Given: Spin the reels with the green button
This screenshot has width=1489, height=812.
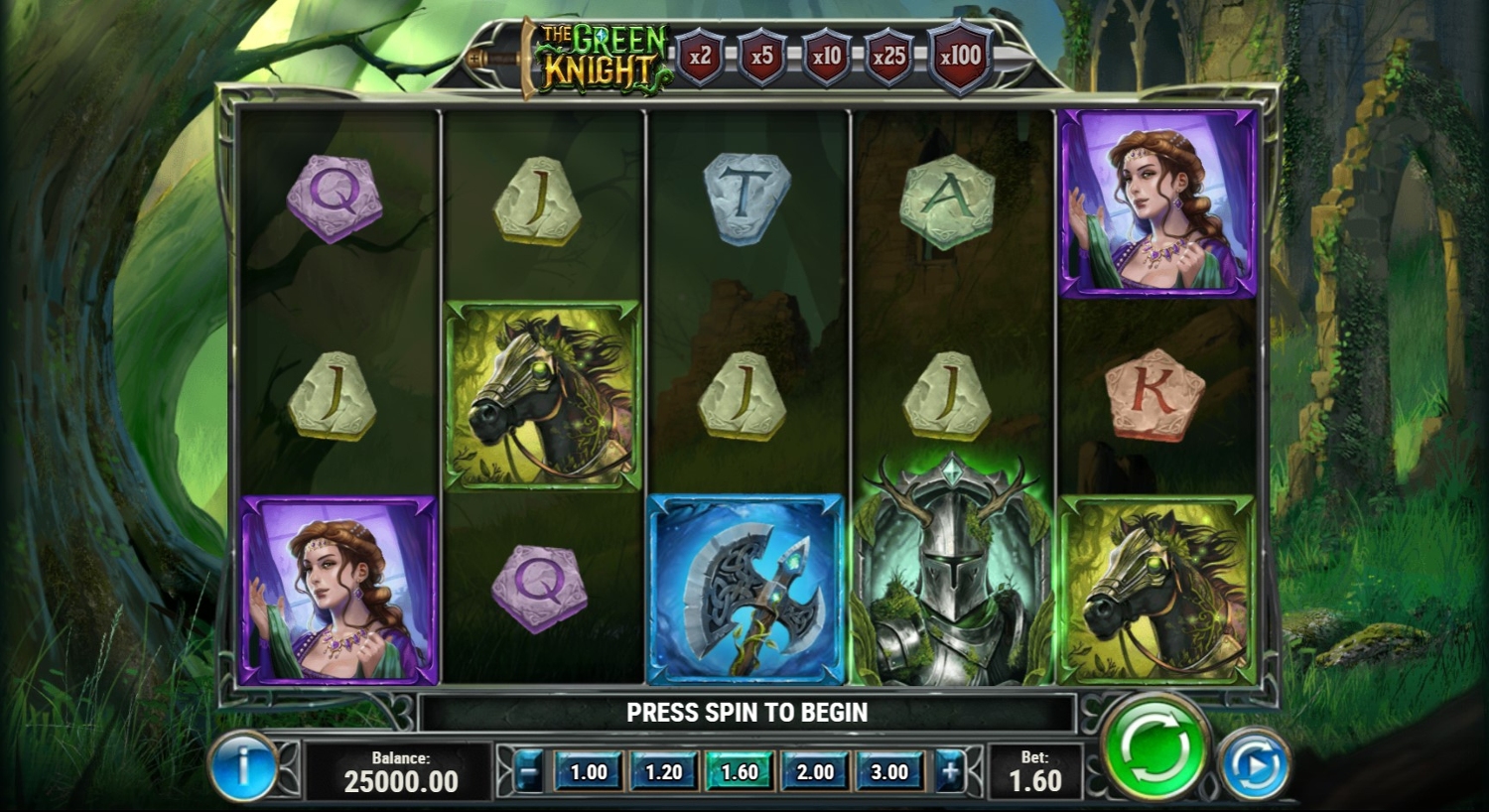Looking at the screenshot, I should tap(1154, 747).
